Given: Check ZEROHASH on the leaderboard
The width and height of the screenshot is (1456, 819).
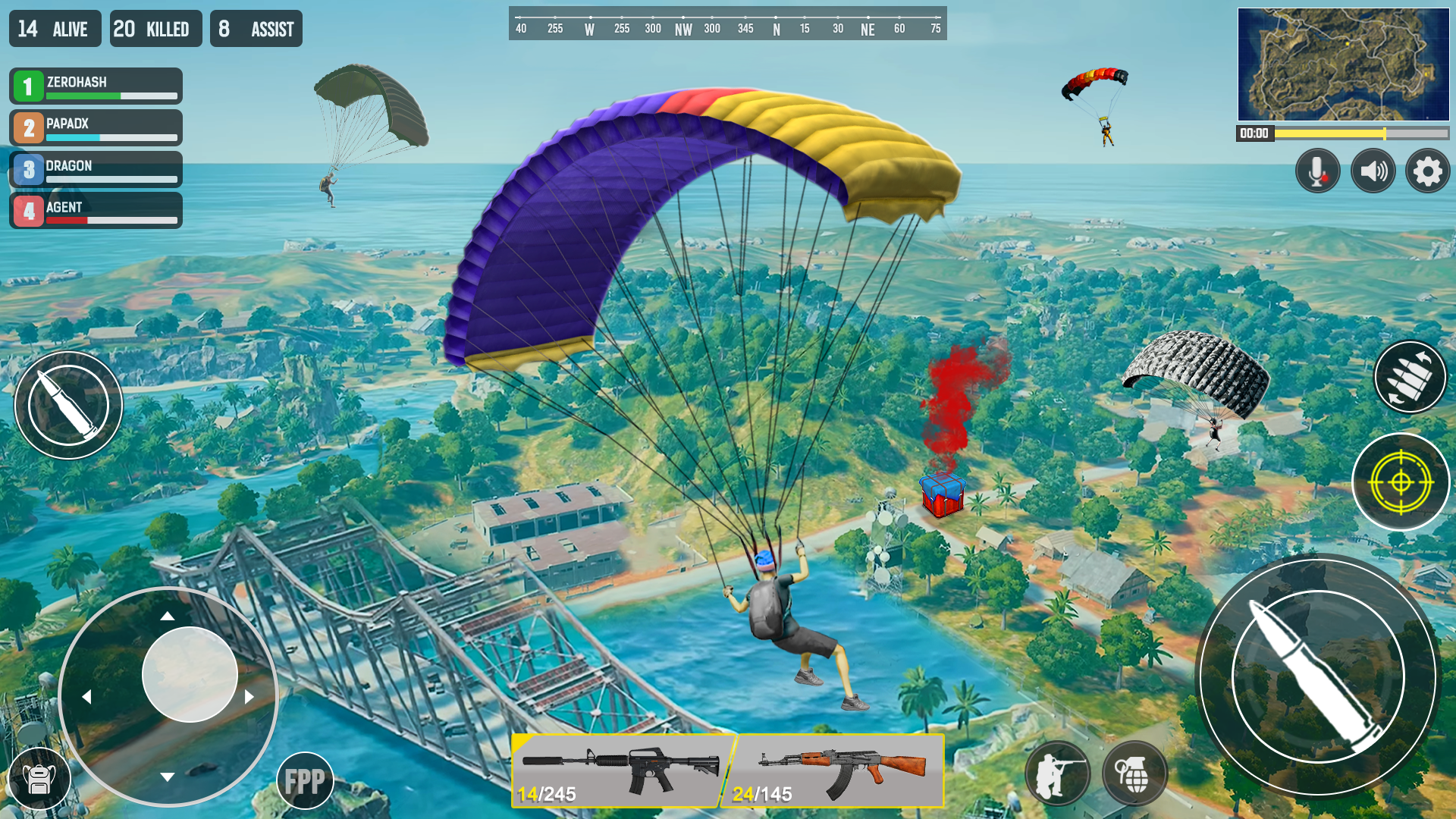Looking at the screenshot, I should (x=95, y=86).
